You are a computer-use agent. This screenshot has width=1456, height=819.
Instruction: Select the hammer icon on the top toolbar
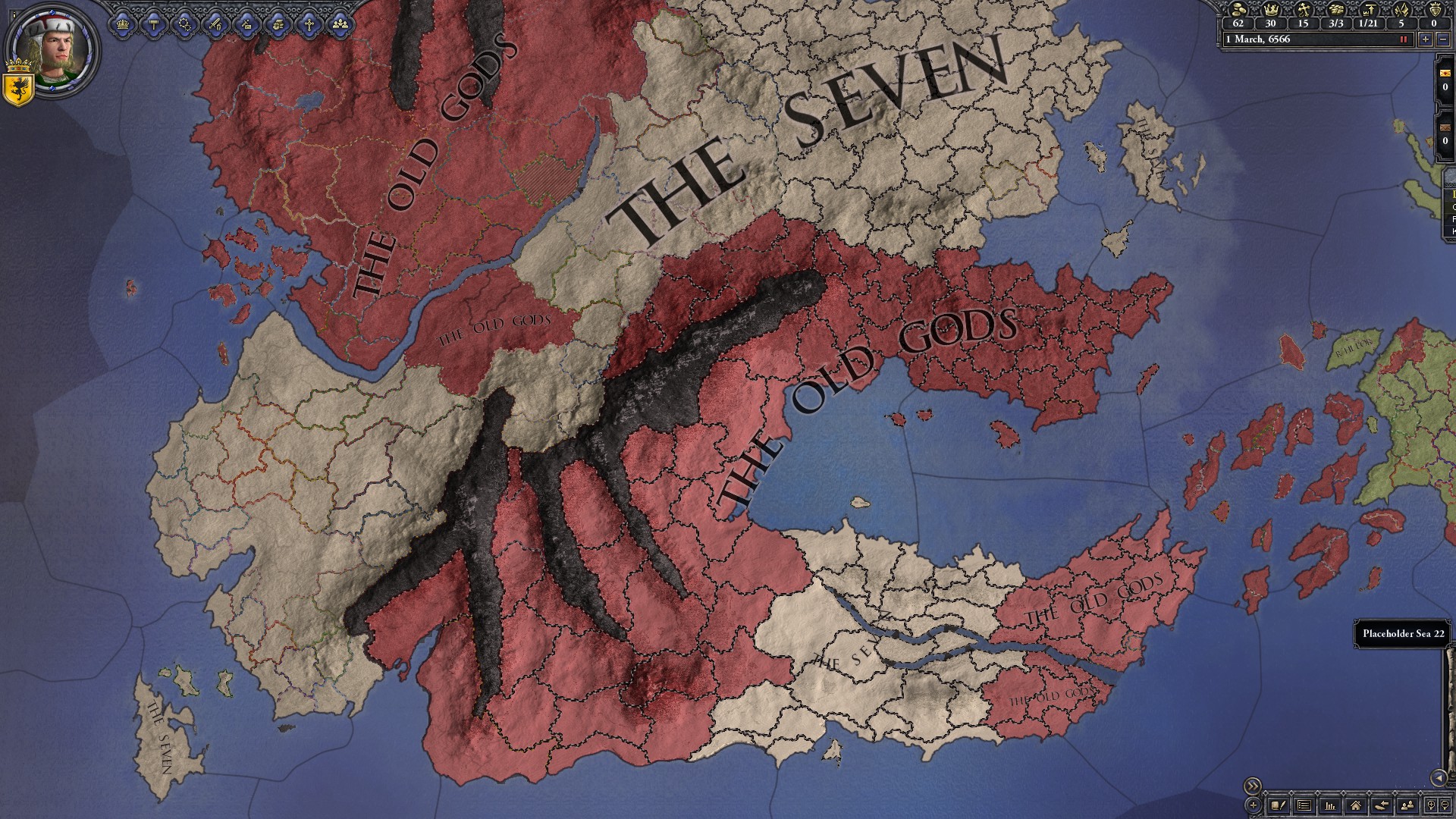click(x=154, y=24)
